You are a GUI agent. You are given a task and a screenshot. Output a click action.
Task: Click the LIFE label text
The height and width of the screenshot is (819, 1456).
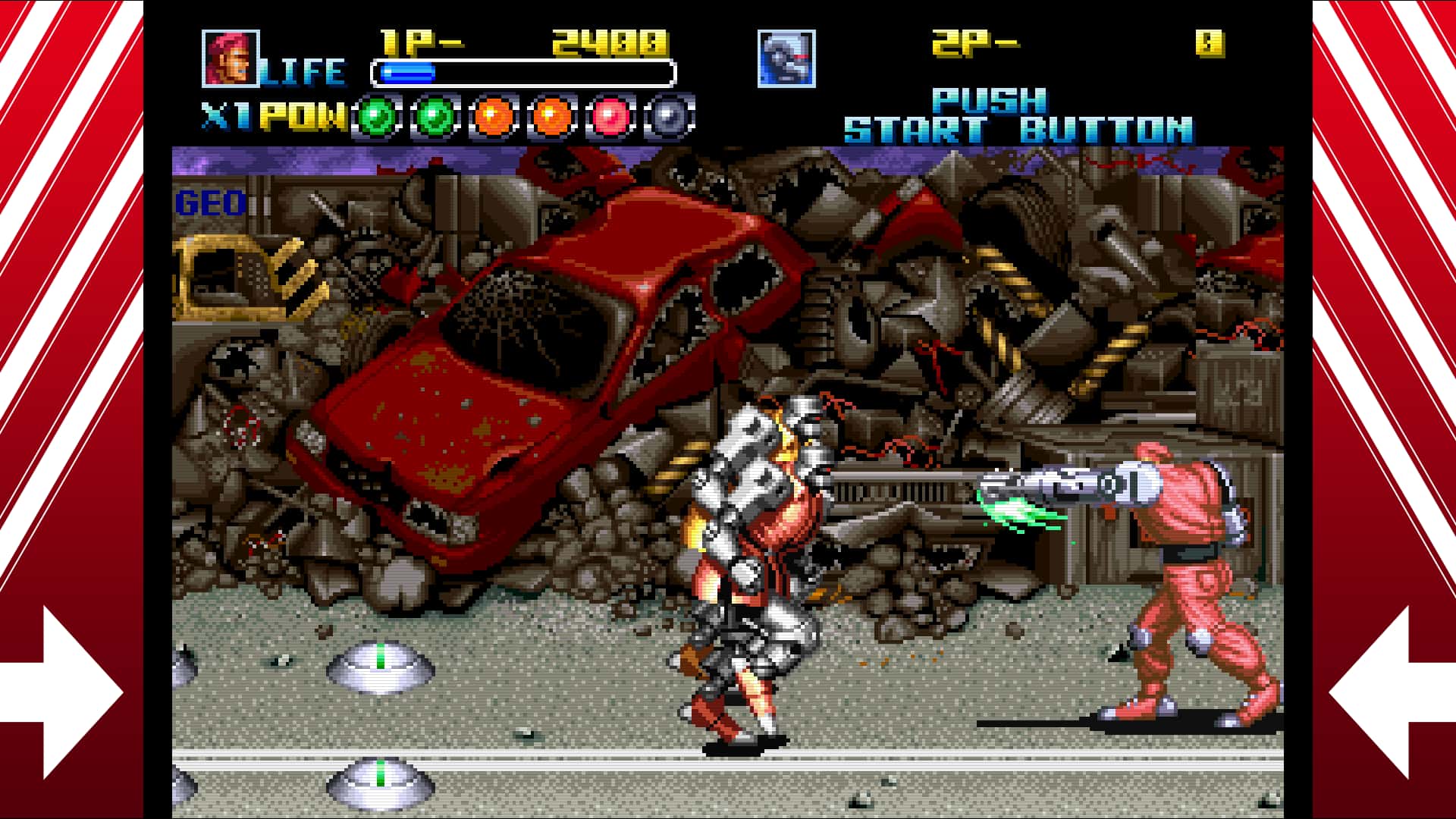[x=303, y=71]
